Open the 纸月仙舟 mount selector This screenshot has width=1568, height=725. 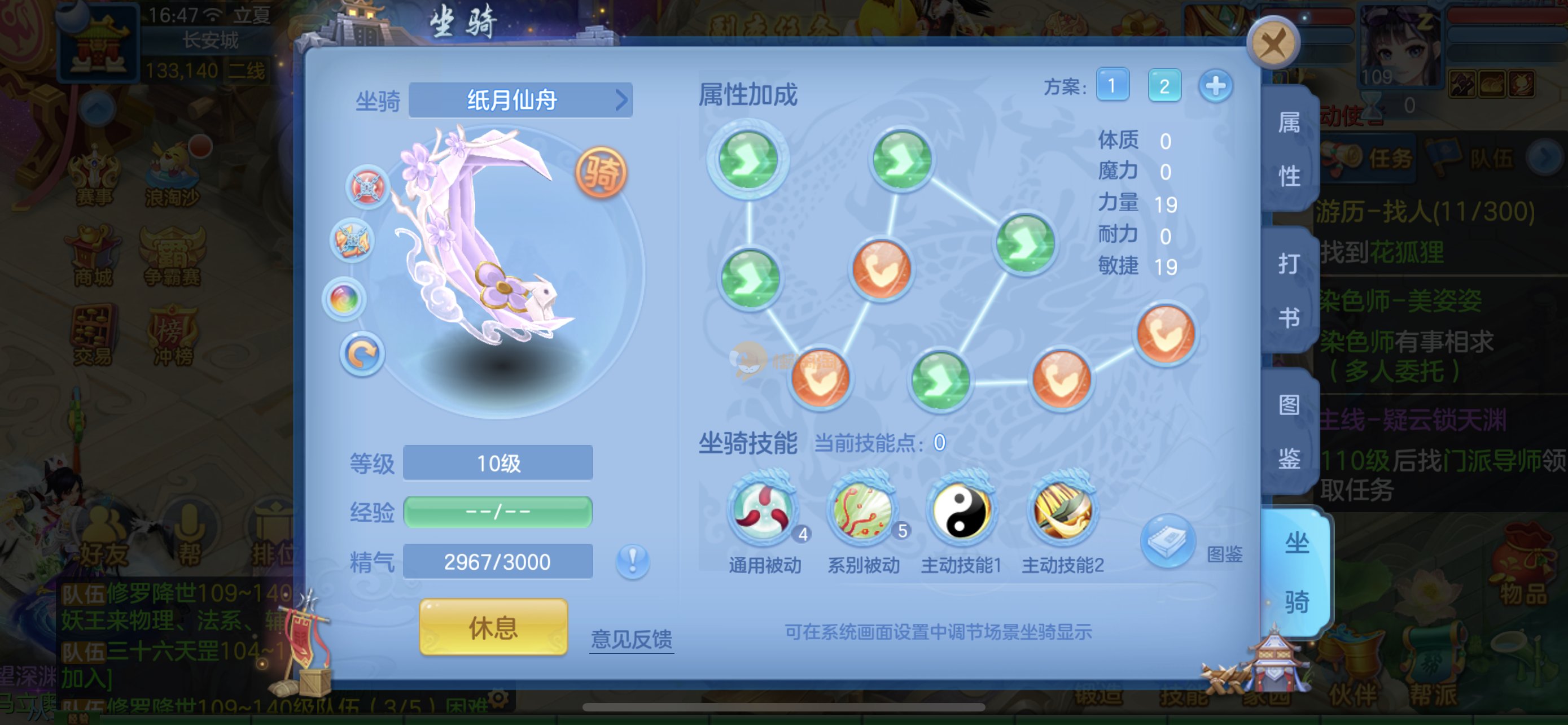coord(520,100)
